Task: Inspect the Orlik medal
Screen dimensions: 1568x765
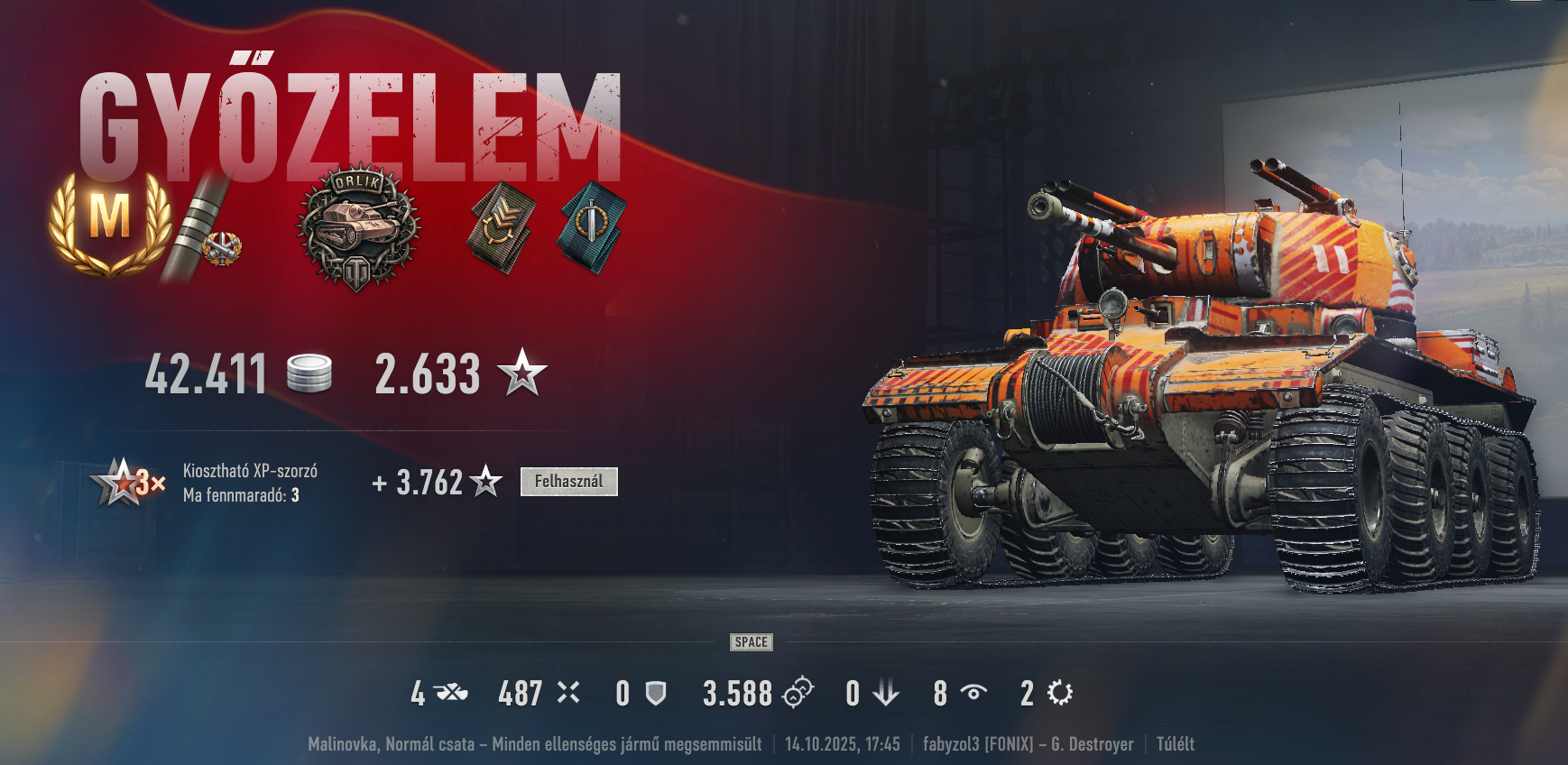Action: pyautogui.click(x=358, y=226)
